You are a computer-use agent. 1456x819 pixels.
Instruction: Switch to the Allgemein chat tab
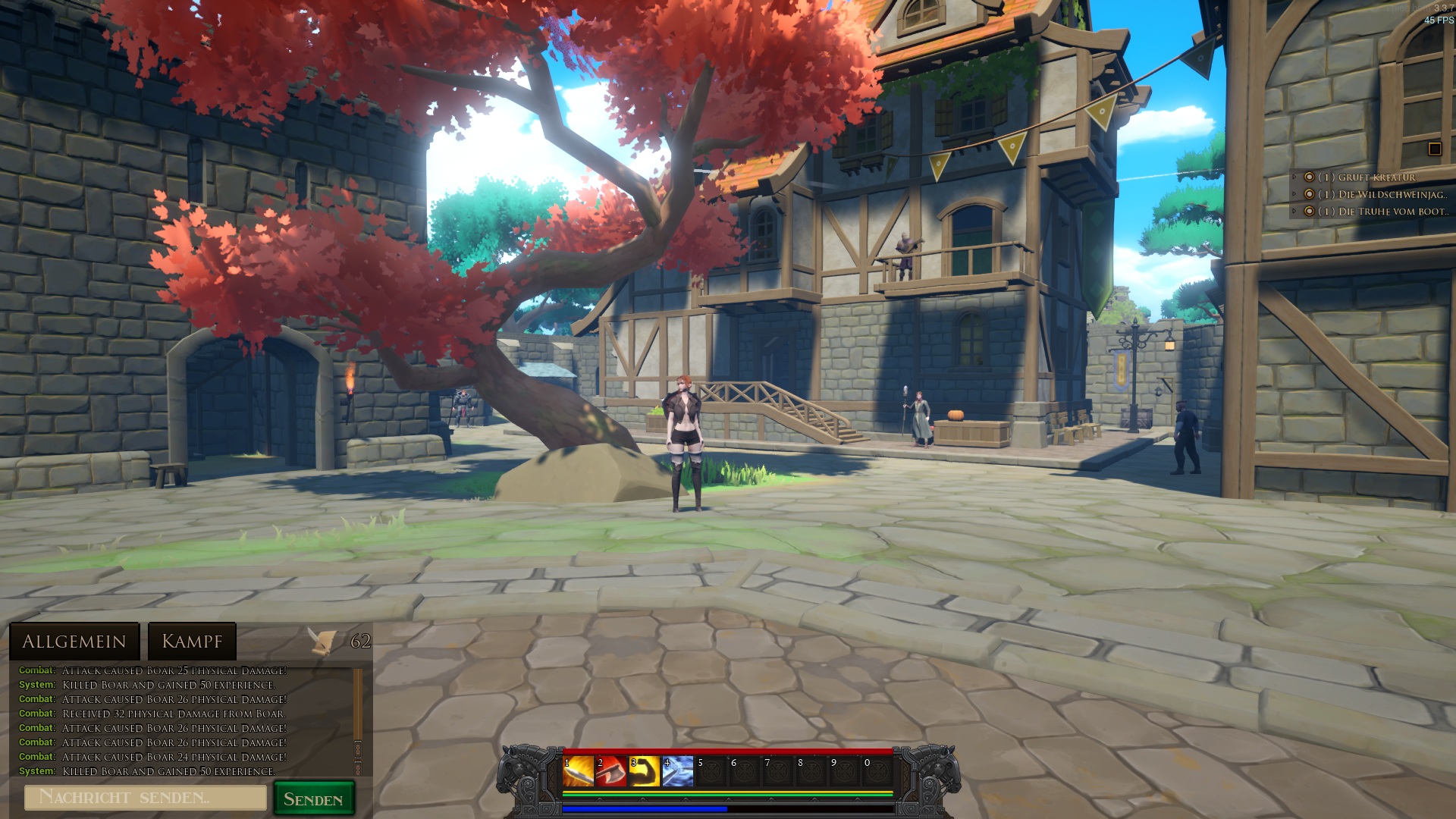click(x=74, y=642)
